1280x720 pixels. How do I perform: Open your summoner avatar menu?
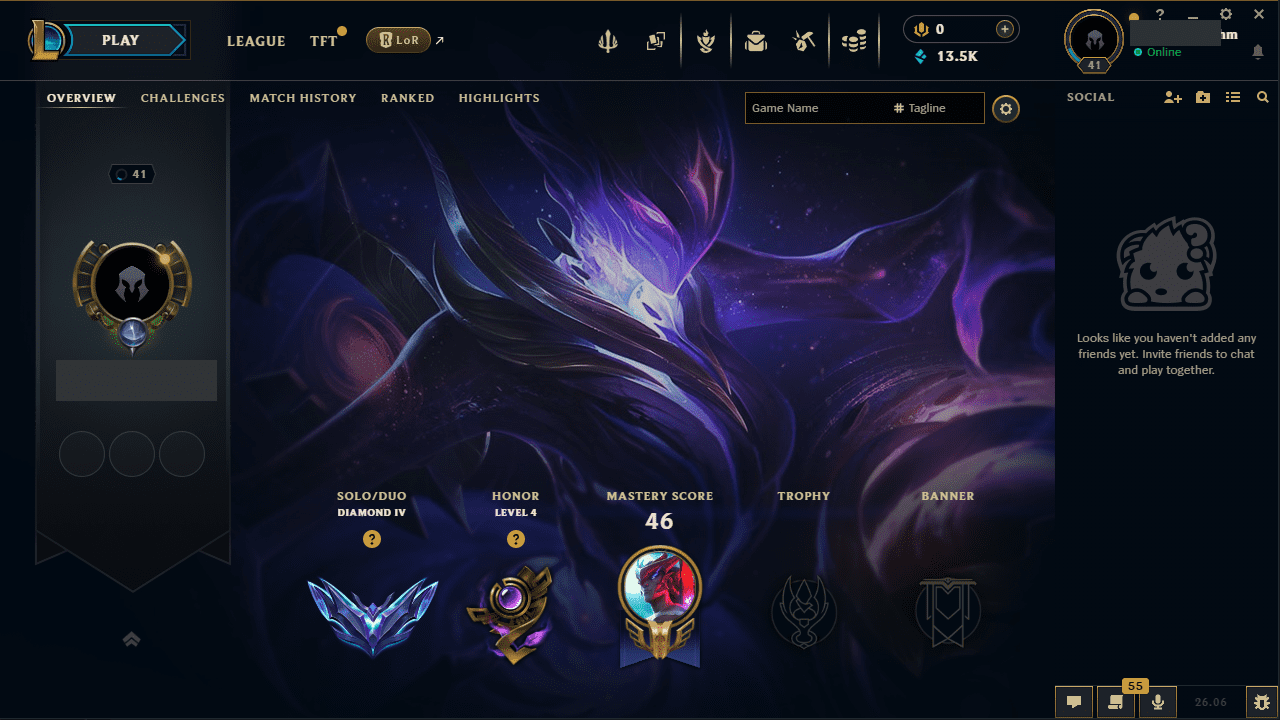tap(1092, 41)
